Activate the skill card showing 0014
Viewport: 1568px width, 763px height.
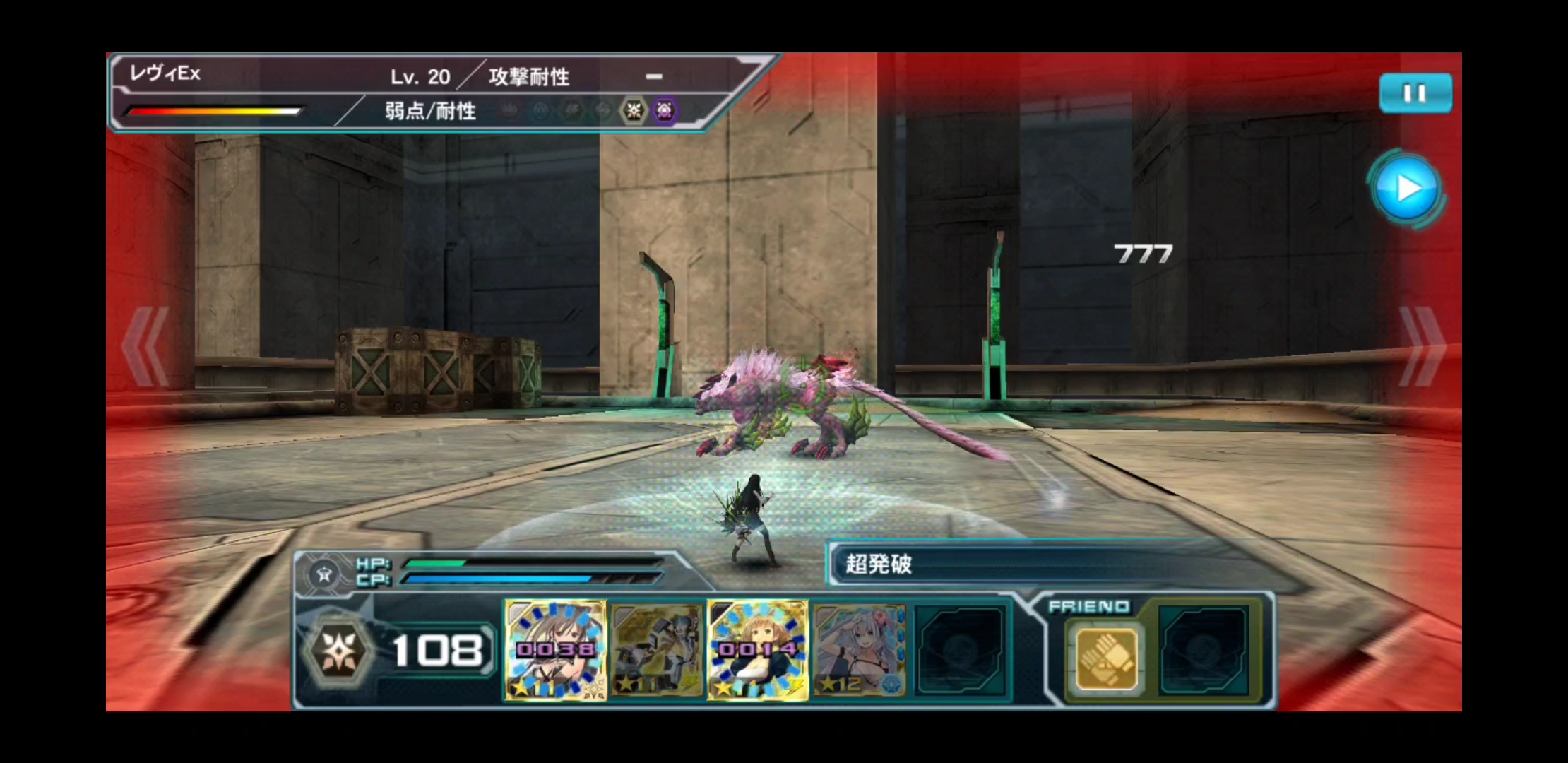click(758, 650)
